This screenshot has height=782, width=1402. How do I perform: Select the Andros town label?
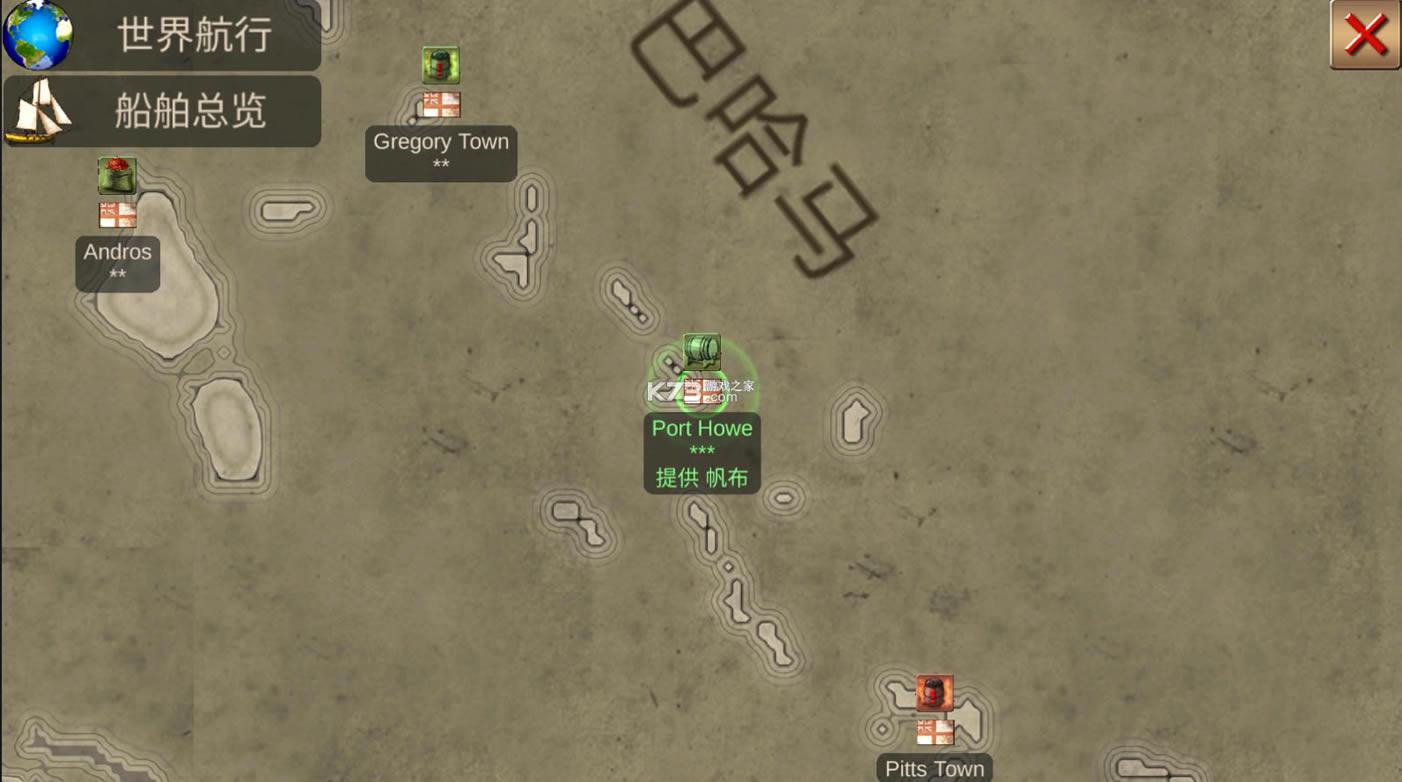tap(117, 251)
